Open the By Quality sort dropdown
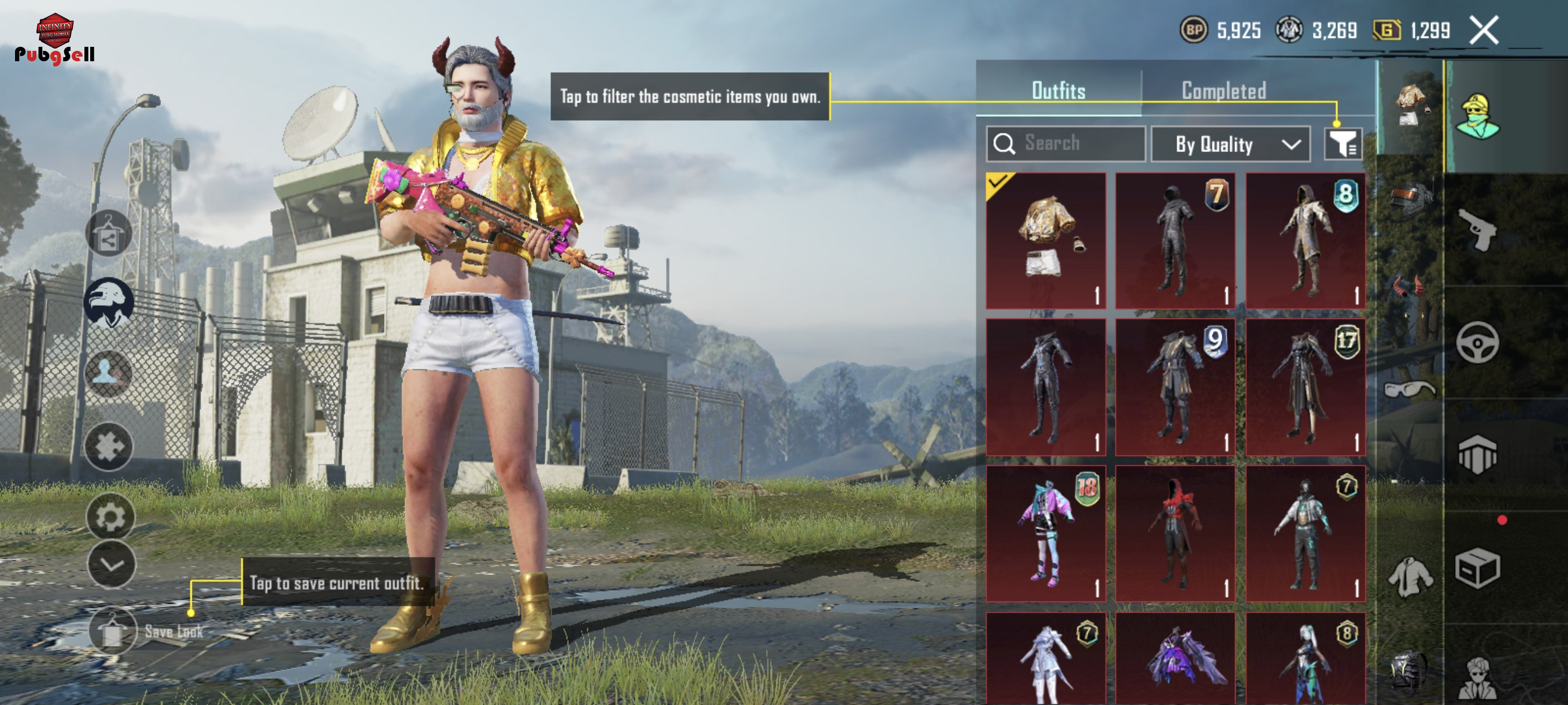The height and width of the screenshot is (705, 1568). point(1230,144)
